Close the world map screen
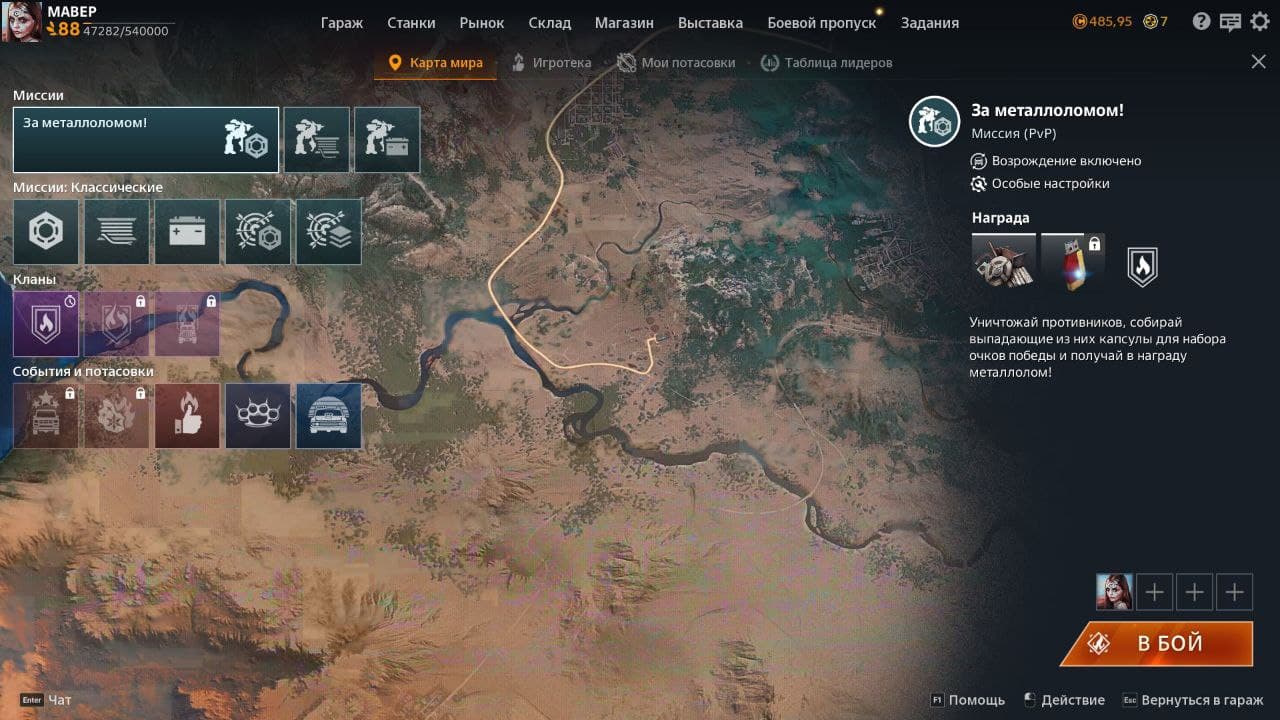 coord(1258,62)
